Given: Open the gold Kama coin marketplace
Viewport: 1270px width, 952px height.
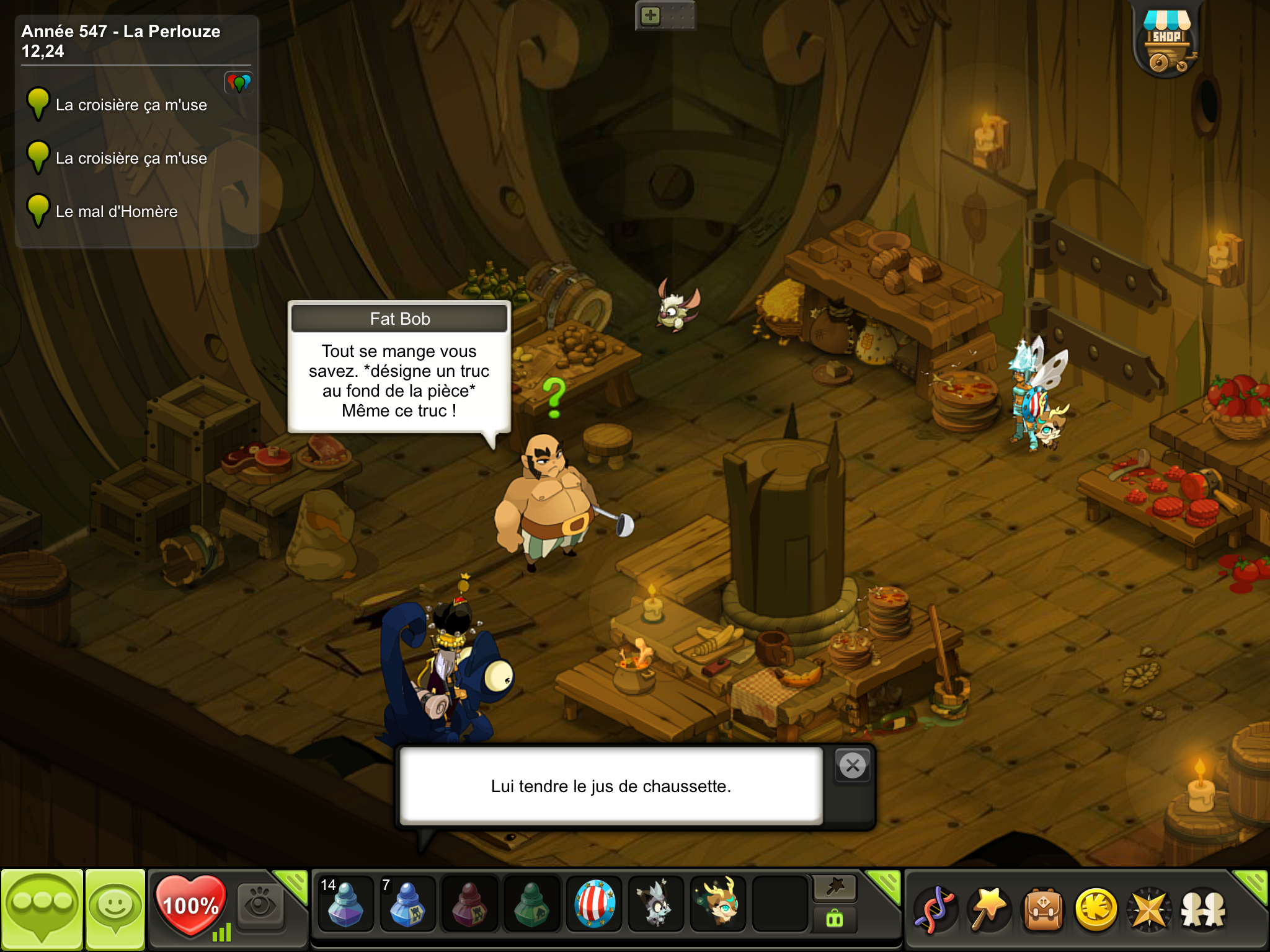Looking at the screenshot, I should point(1096,909).
